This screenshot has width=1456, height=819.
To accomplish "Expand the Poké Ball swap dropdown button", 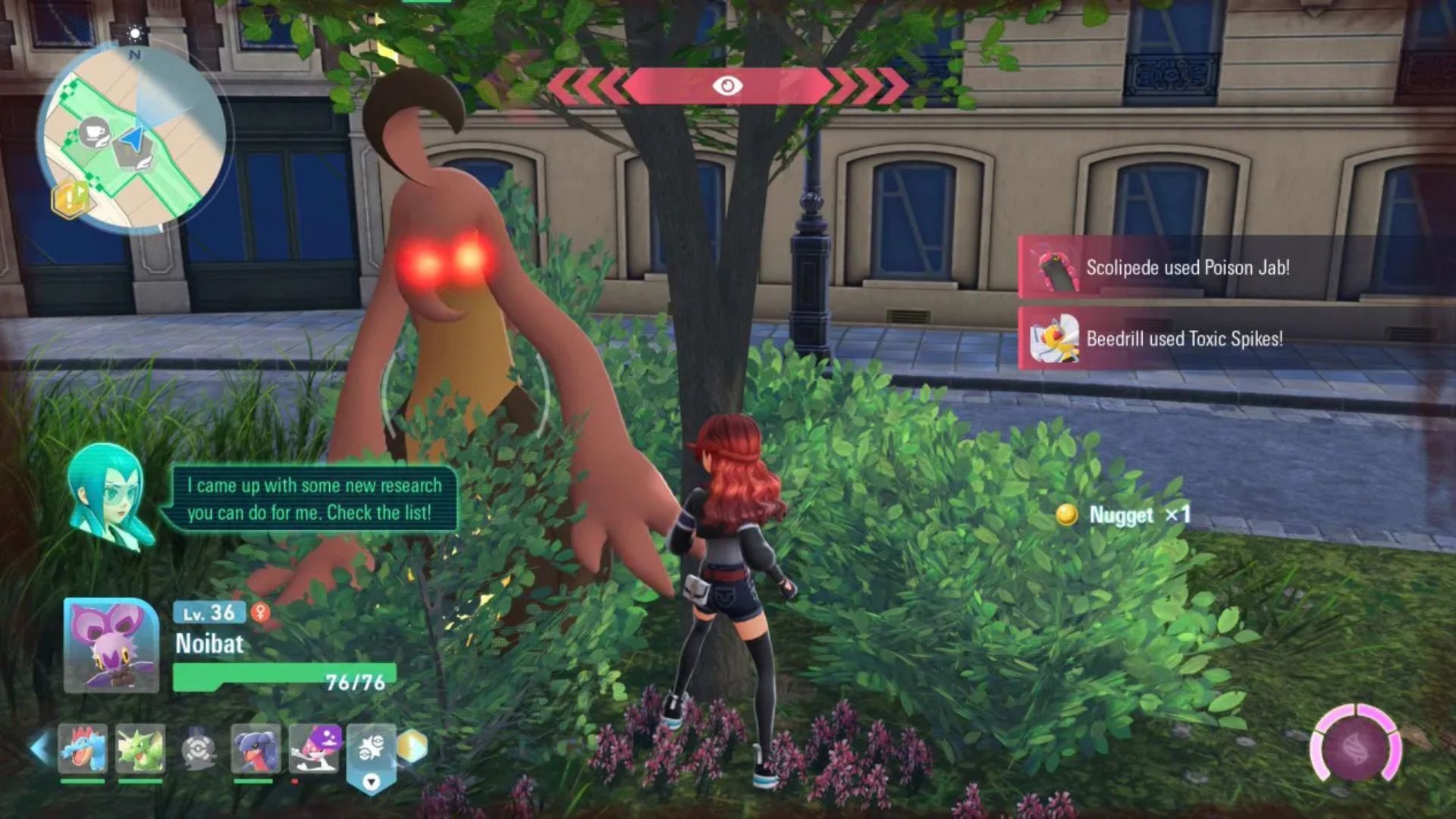I will tap(371, 782).
